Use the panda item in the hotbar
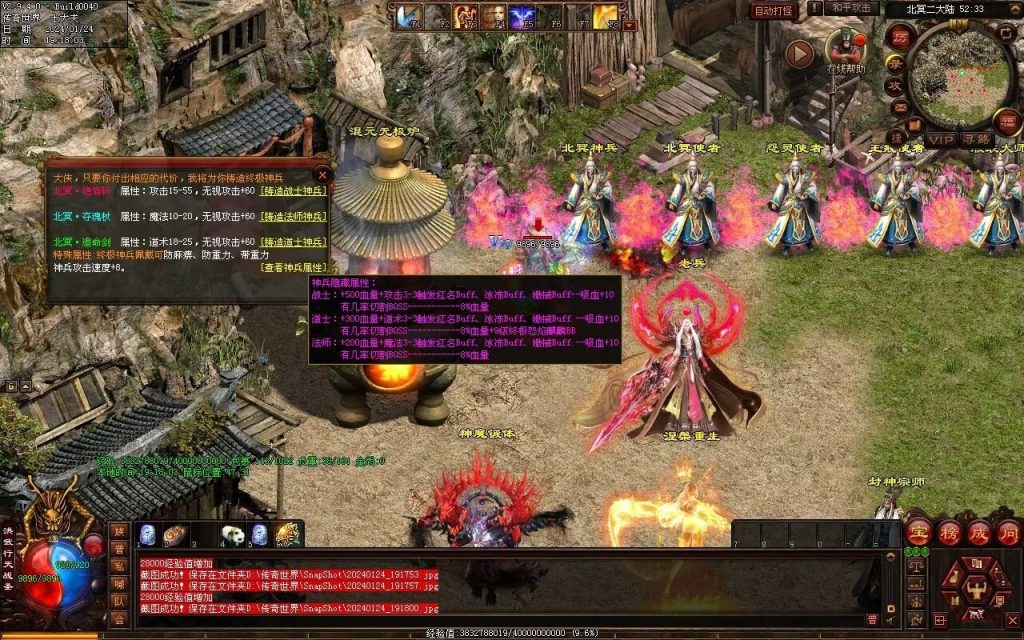Image resolution: width=1024 pixels, height=640 pixels. tap(232, 535)
